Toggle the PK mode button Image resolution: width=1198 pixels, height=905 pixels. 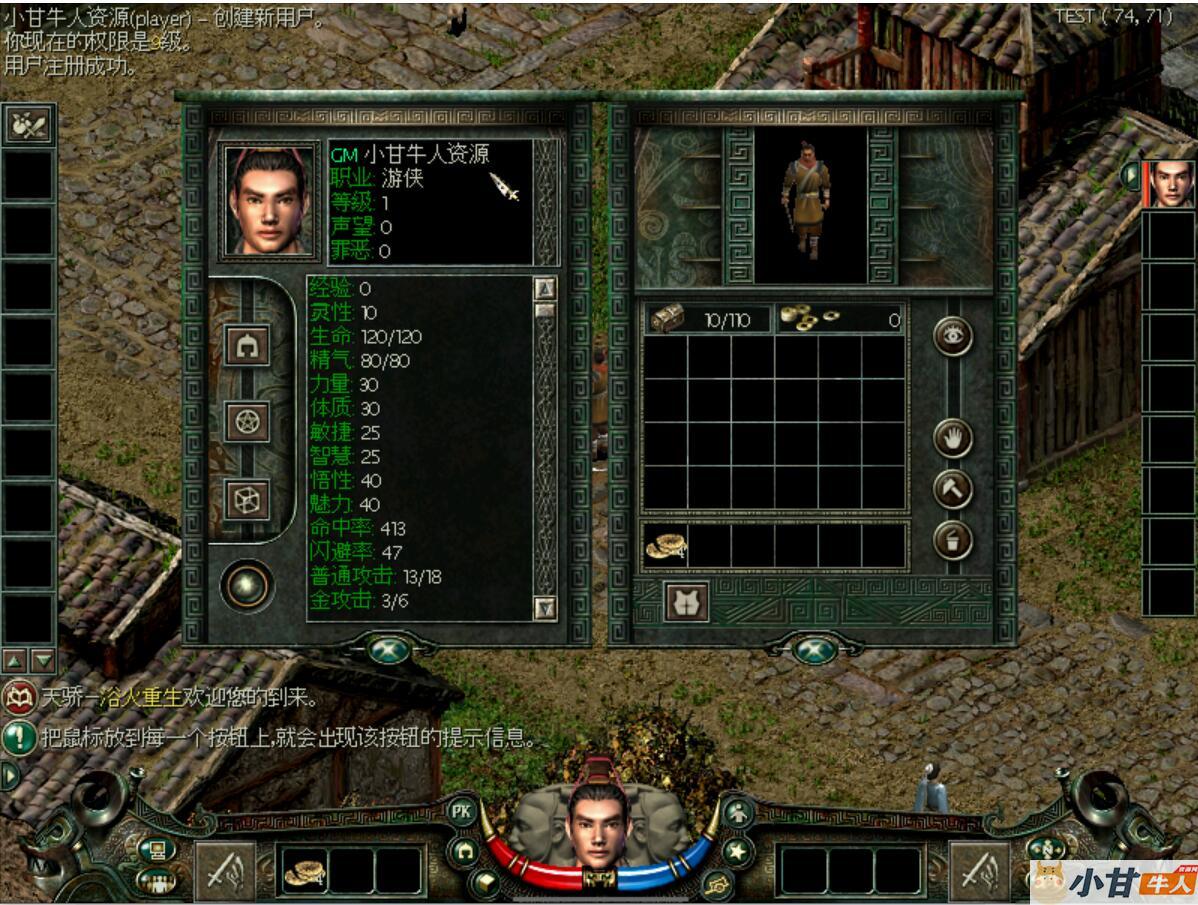(462, 811)
